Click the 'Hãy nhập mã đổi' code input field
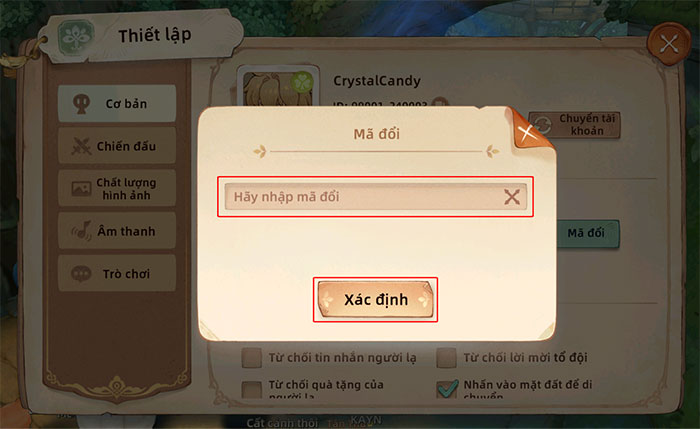 360,197
